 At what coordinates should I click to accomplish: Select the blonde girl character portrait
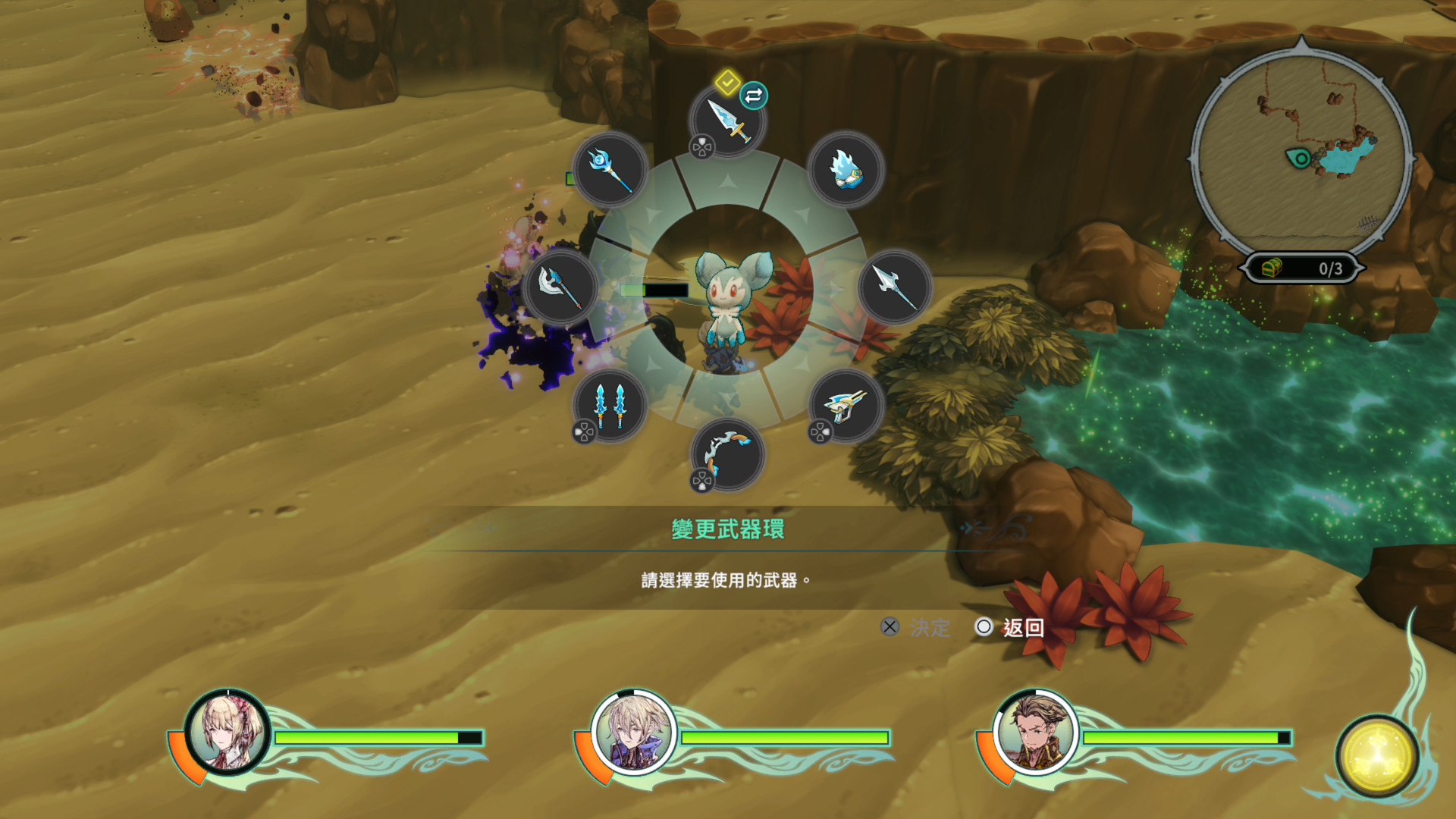click(x=227, y=733)
